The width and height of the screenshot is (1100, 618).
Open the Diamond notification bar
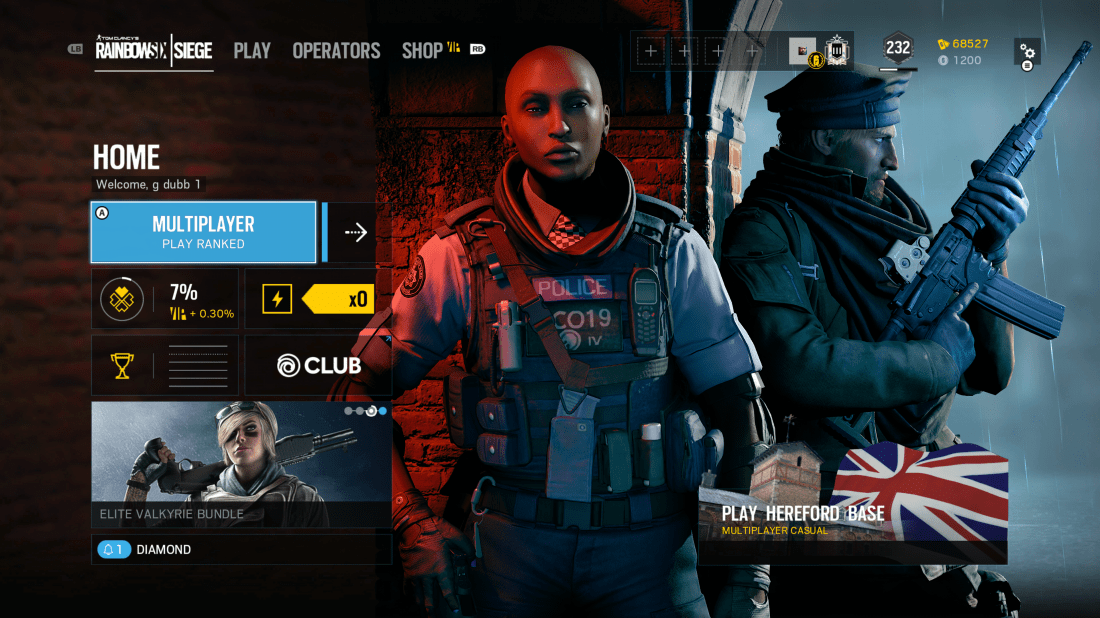[x=241, y=549]
